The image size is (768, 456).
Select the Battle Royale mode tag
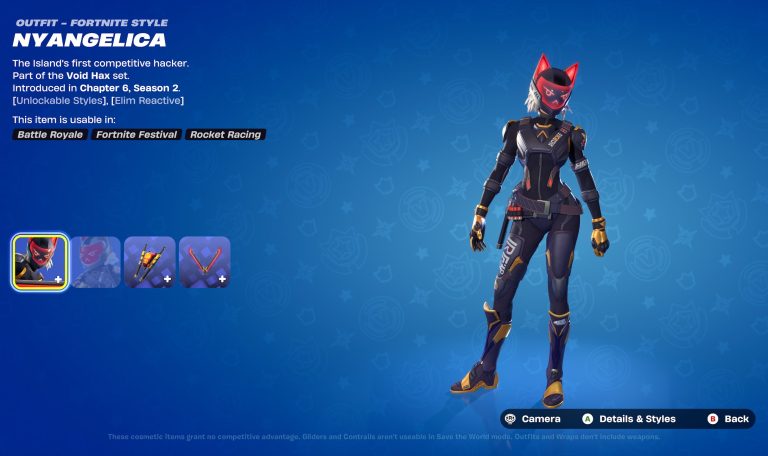tap(50, 134)
